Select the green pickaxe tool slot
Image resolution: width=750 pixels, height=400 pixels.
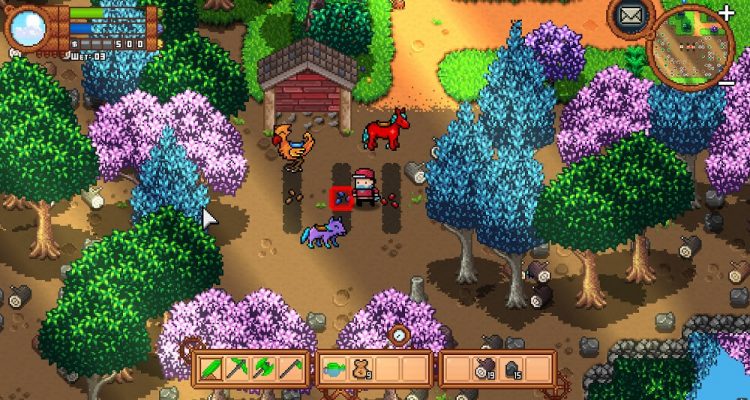click(238, 369)
